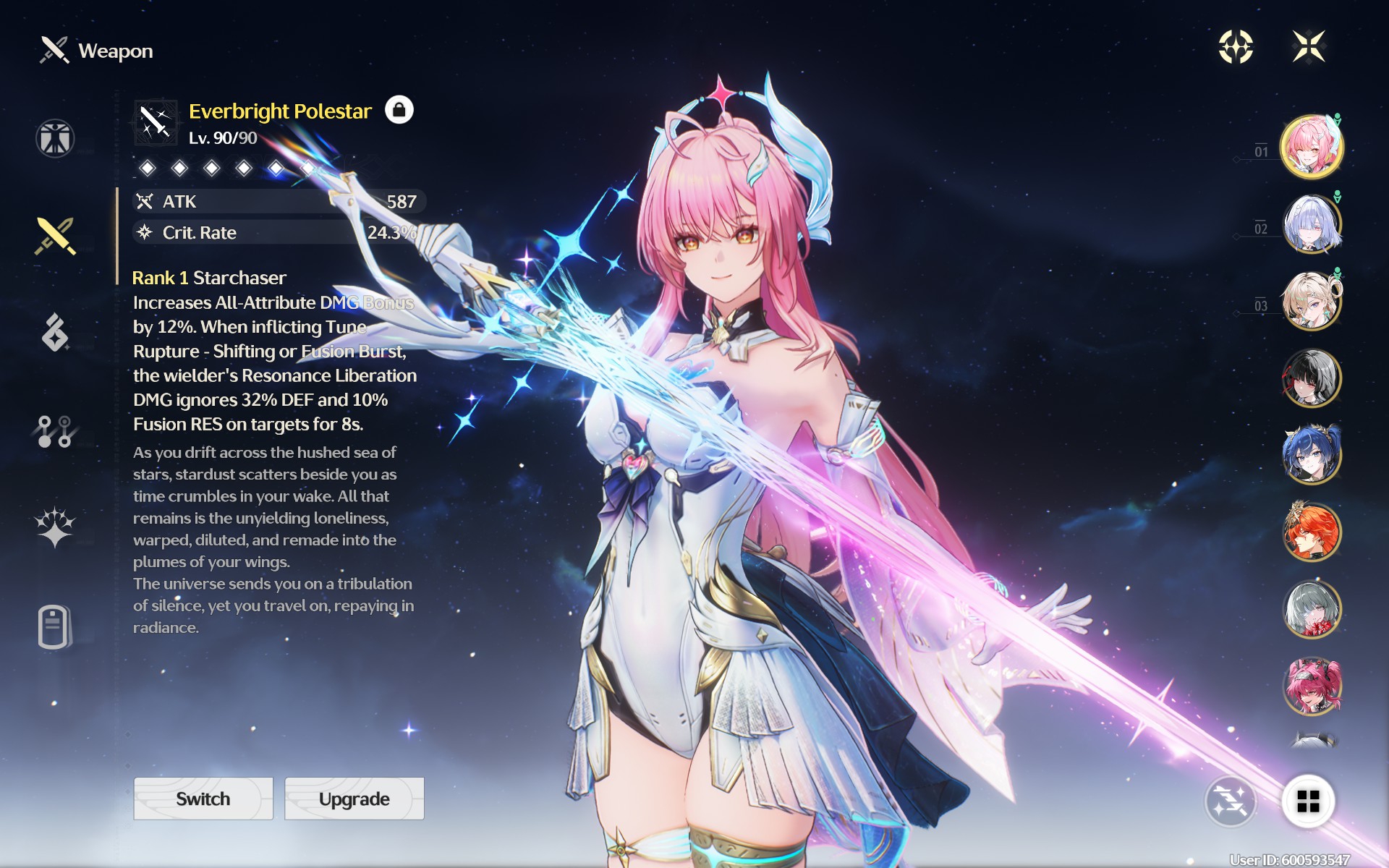Select the pink-haired character in slot 01
This screenshot has height=868, width=1389.
point(1312,147)
